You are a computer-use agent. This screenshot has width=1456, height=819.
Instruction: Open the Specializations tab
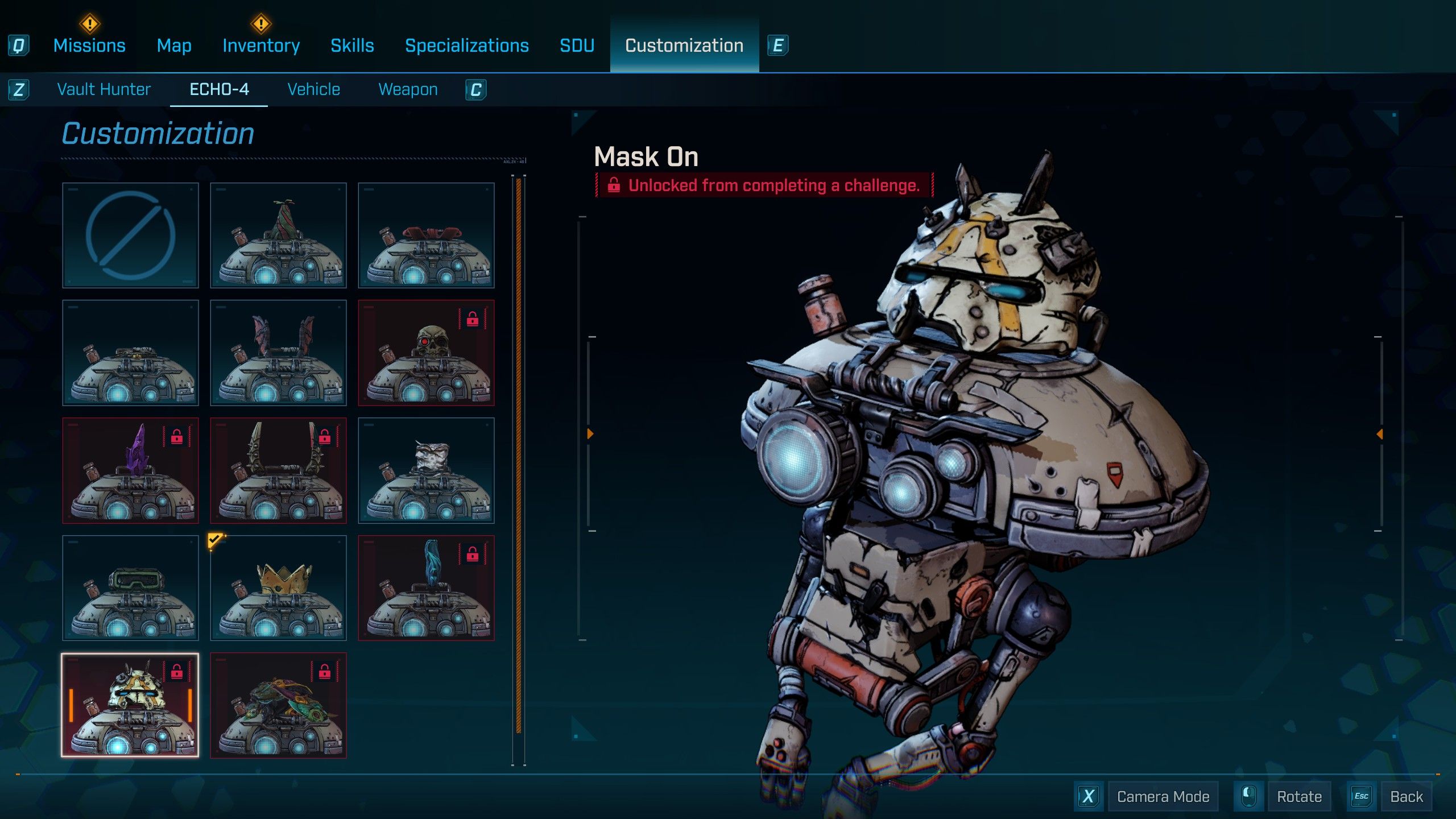pos(467,45)
